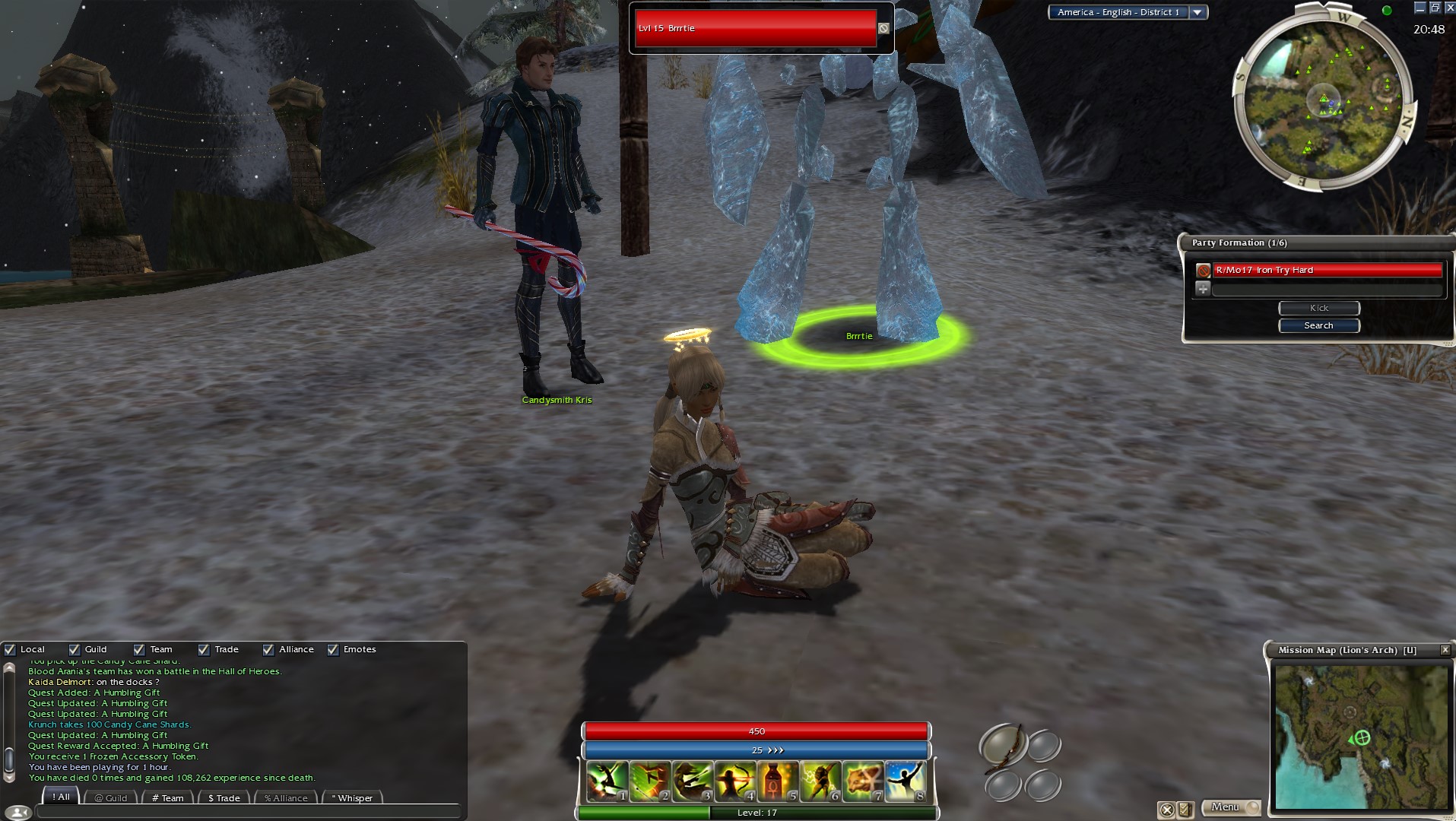Use the blue silhouette skill in slot 8

pos(905,781)
